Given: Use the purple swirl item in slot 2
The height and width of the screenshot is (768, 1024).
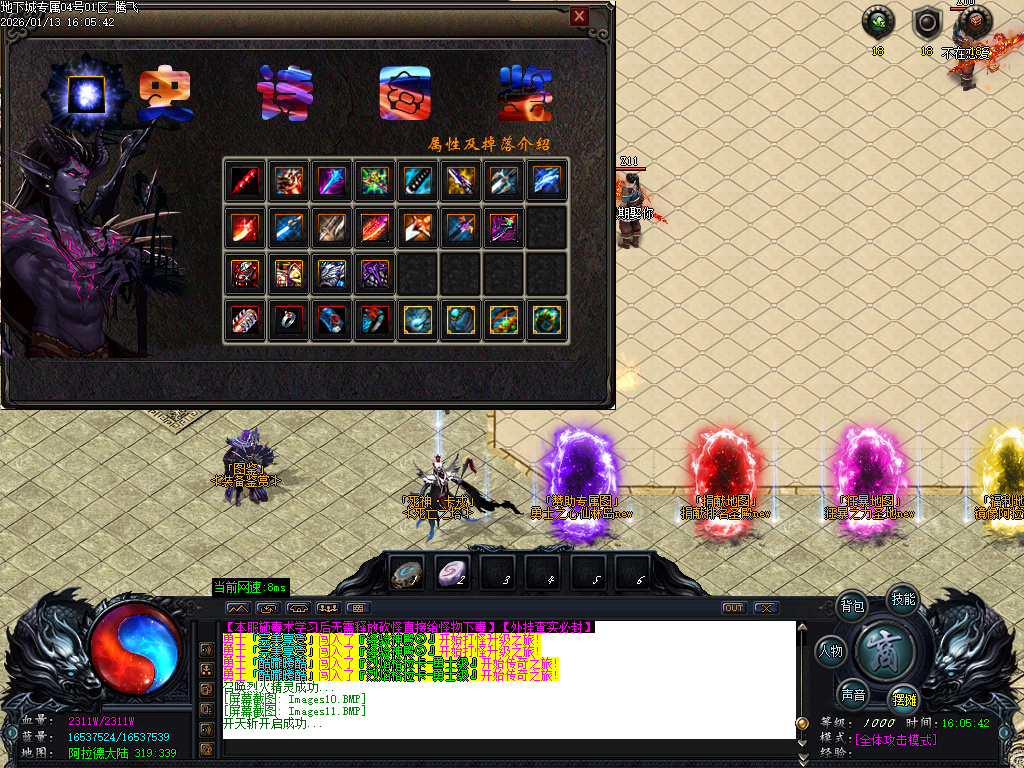Looking at the screenshot, I should [452, 573].
